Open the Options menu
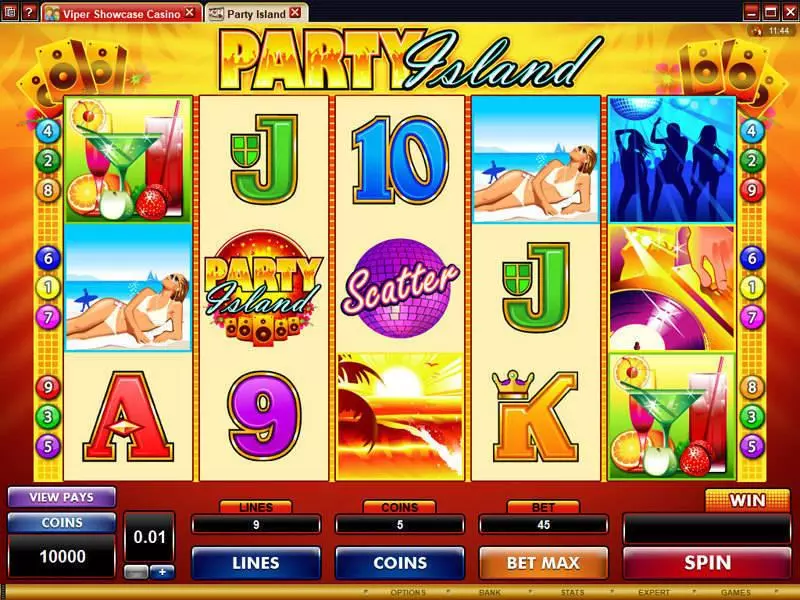This screenshot has height=600, width=800. [407, 592]
